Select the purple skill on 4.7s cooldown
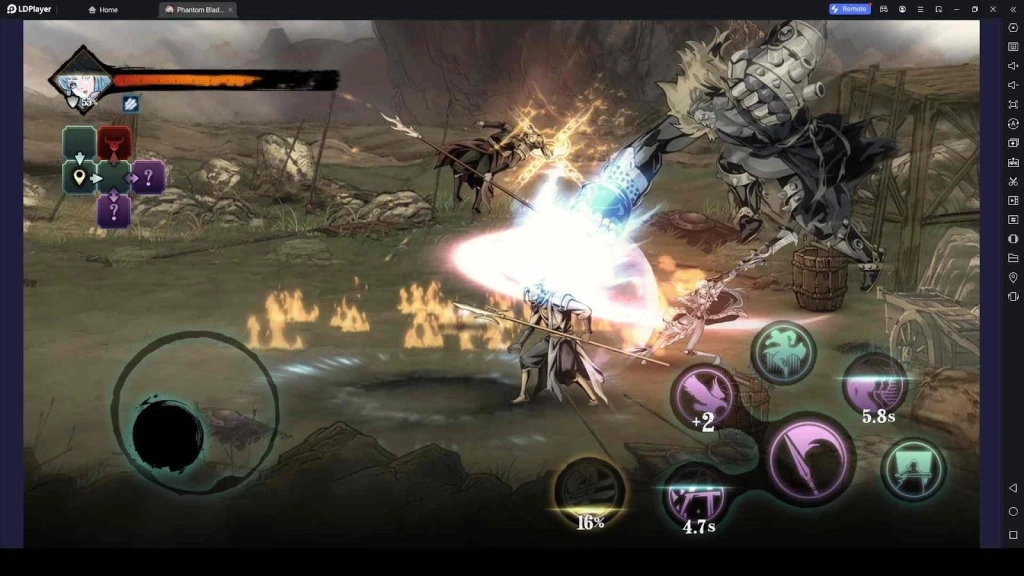This screenshot has height=576, width=1024. click(697, 494)
